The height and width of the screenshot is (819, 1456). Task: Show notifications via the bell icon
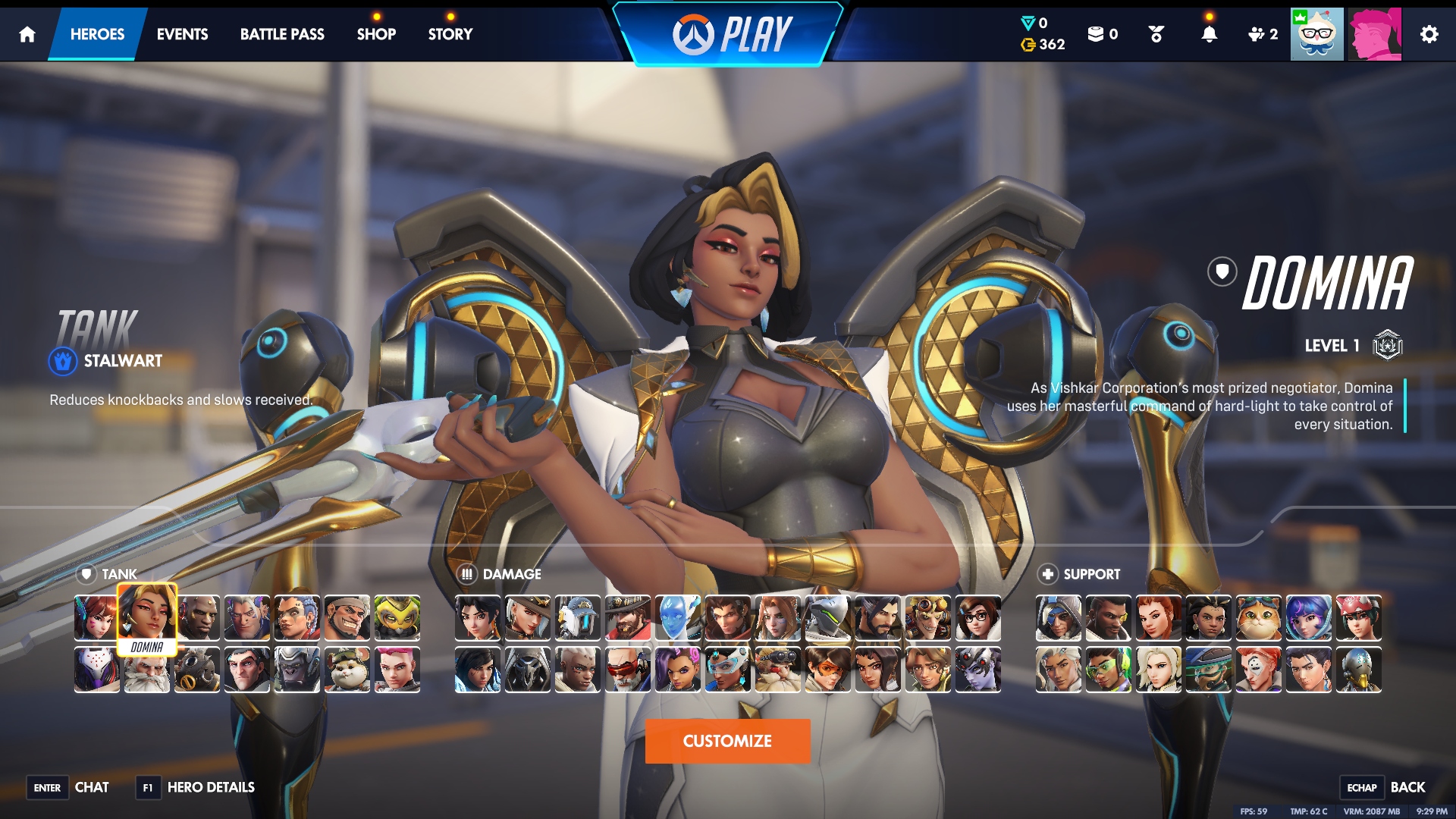click(x=1209, y=34)
